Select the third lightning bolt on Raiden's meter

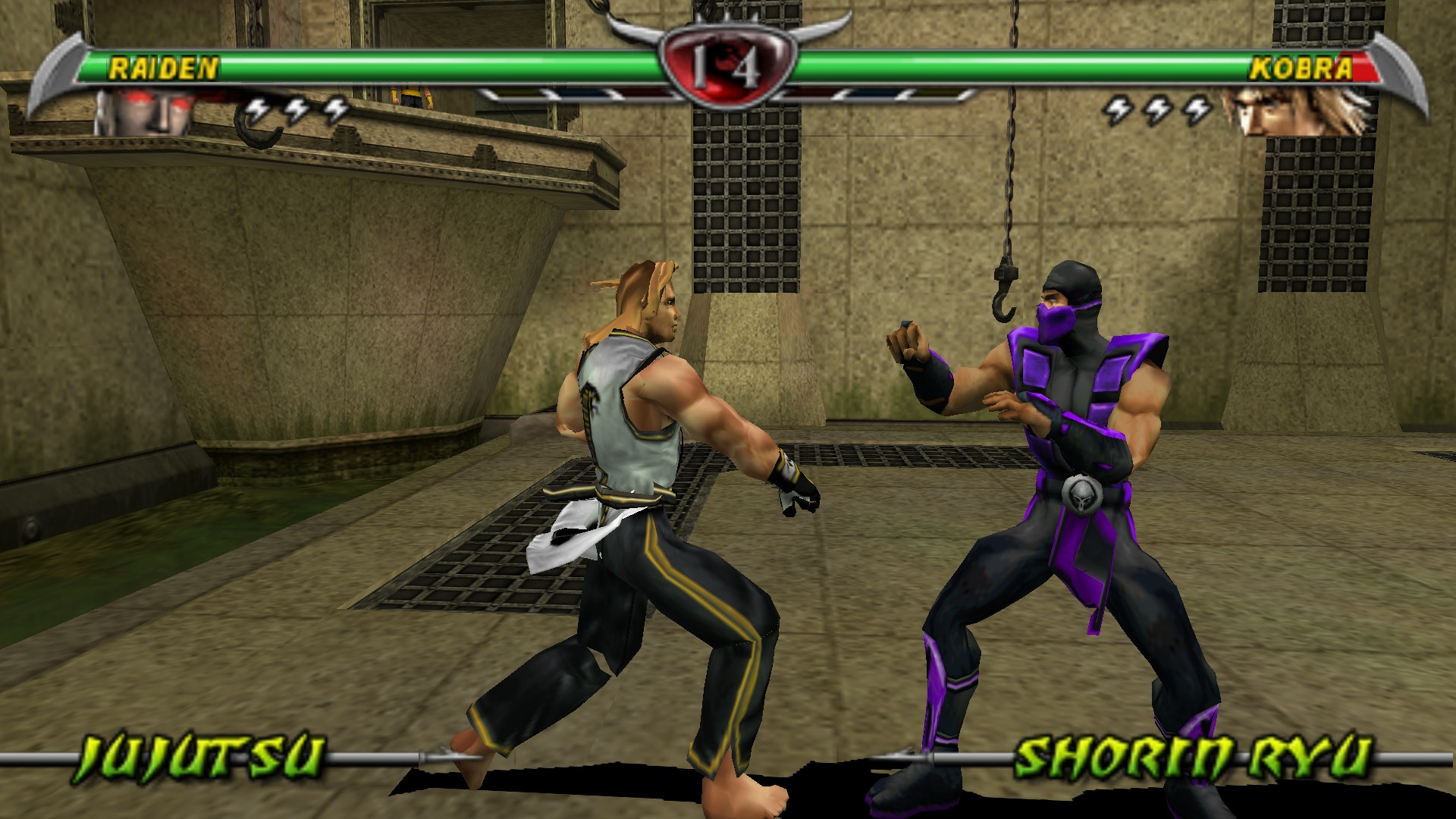(334, 110)
